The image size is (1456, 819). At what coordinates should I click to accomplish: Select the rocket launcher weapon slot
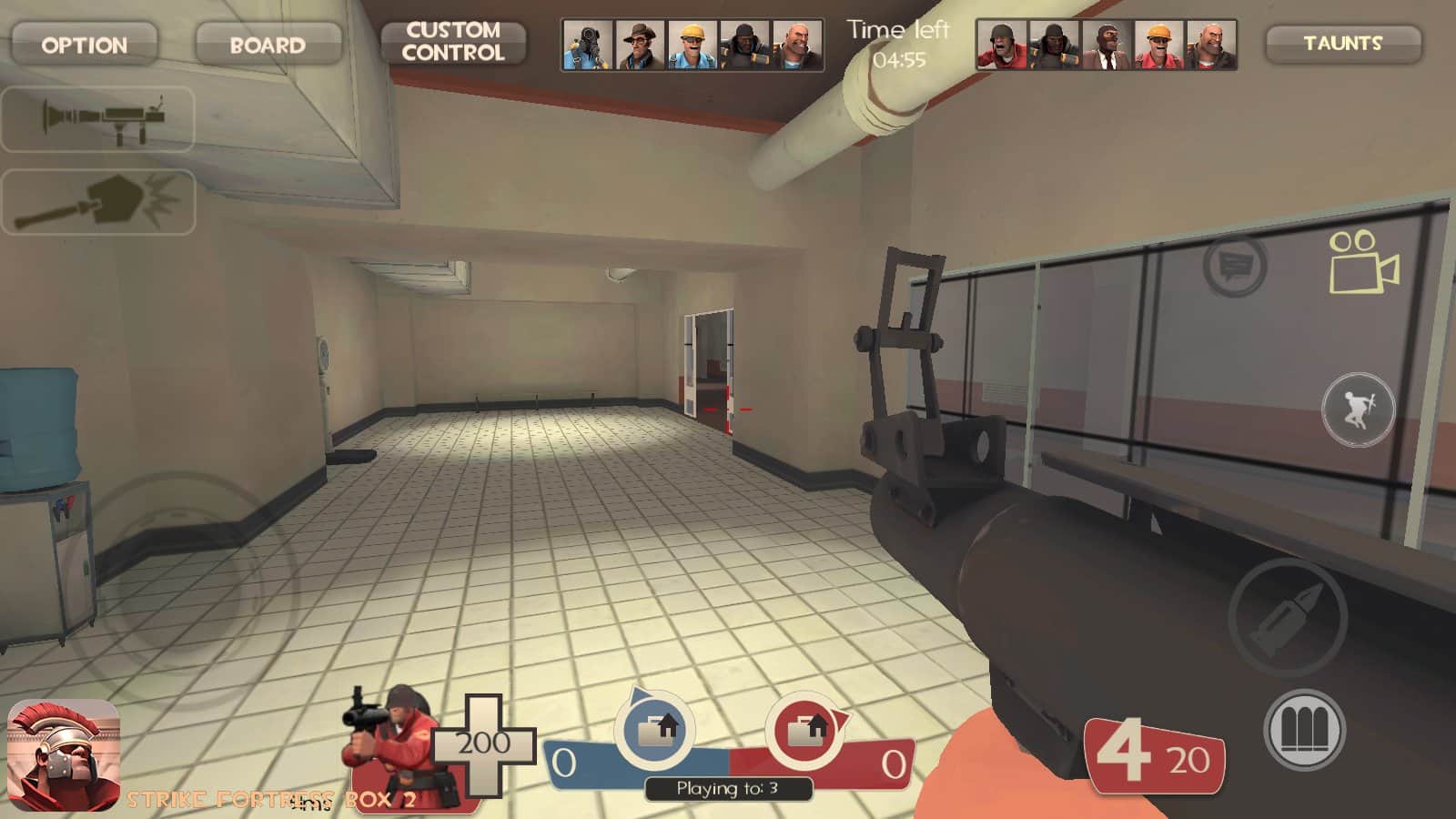pyautogui.click(x=98, y=118)
